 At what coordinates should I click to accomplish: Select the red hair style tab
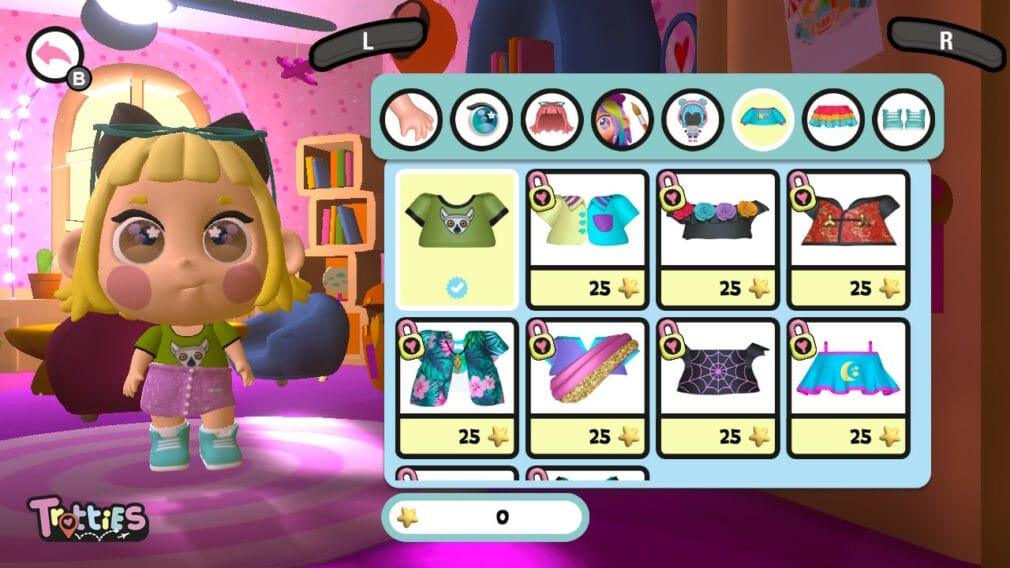(x=552, y=119)
